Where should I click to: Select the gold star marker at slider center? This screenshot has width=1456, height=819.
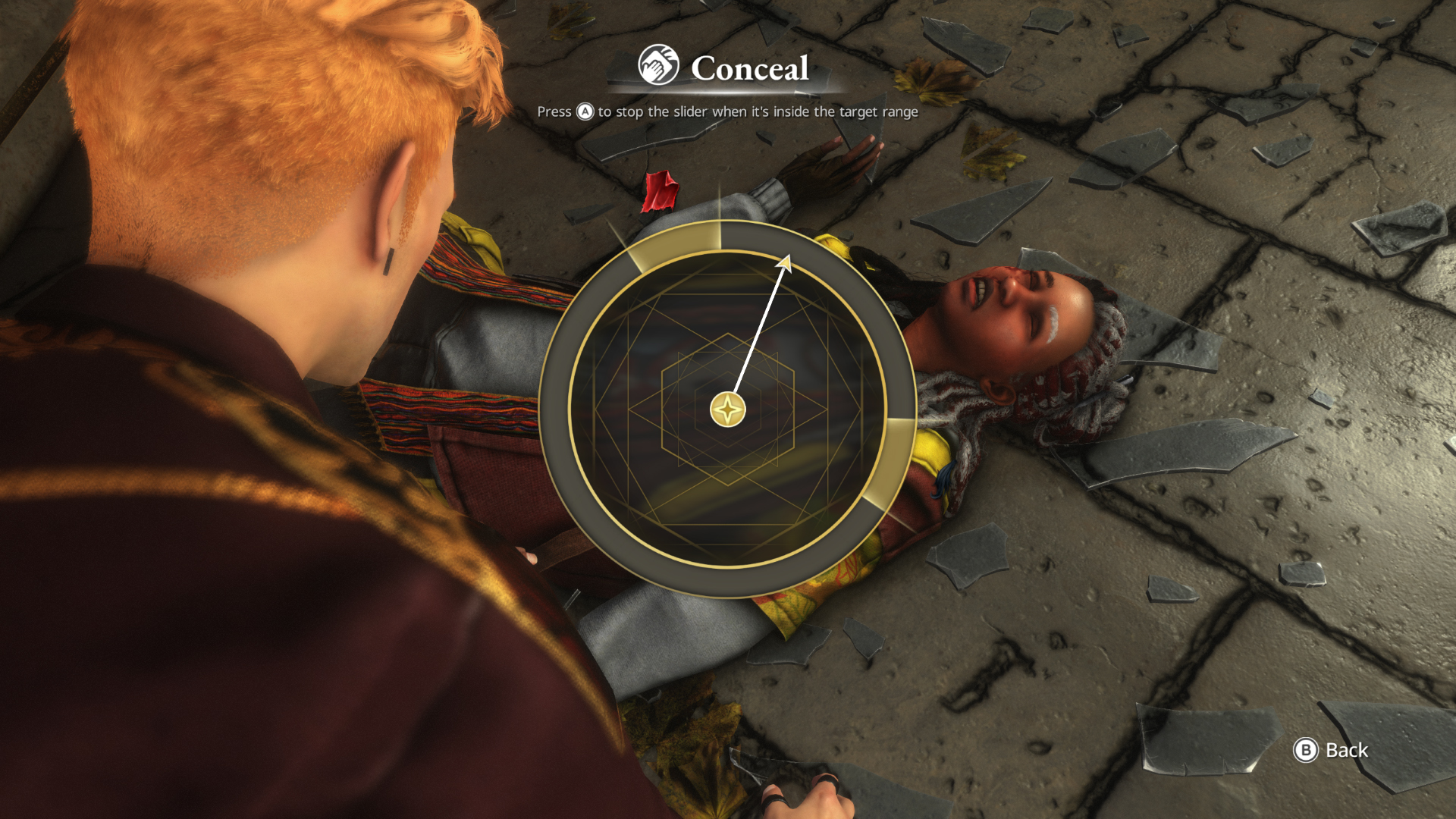coord(726,408)
